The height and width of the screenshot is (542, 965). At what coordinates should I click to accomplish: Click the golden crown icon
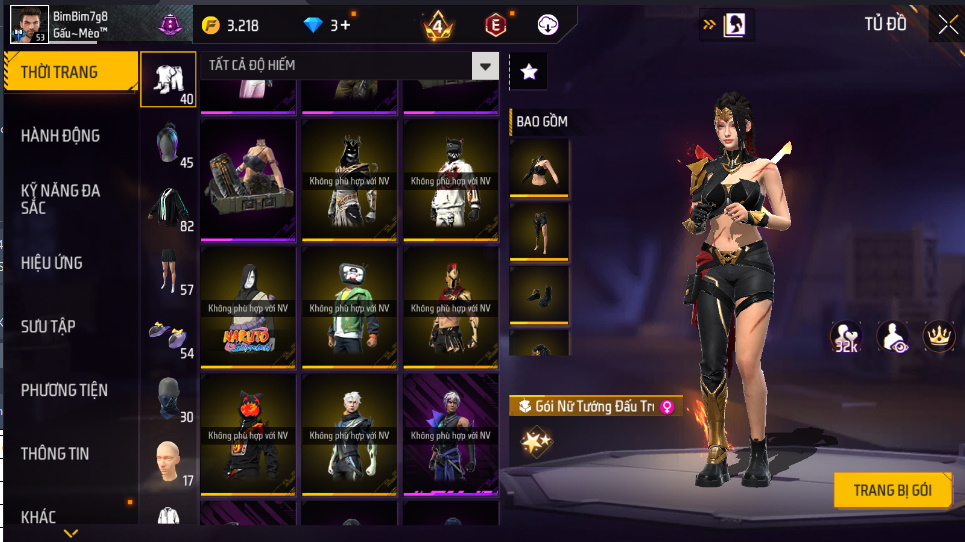pos(938,337)
